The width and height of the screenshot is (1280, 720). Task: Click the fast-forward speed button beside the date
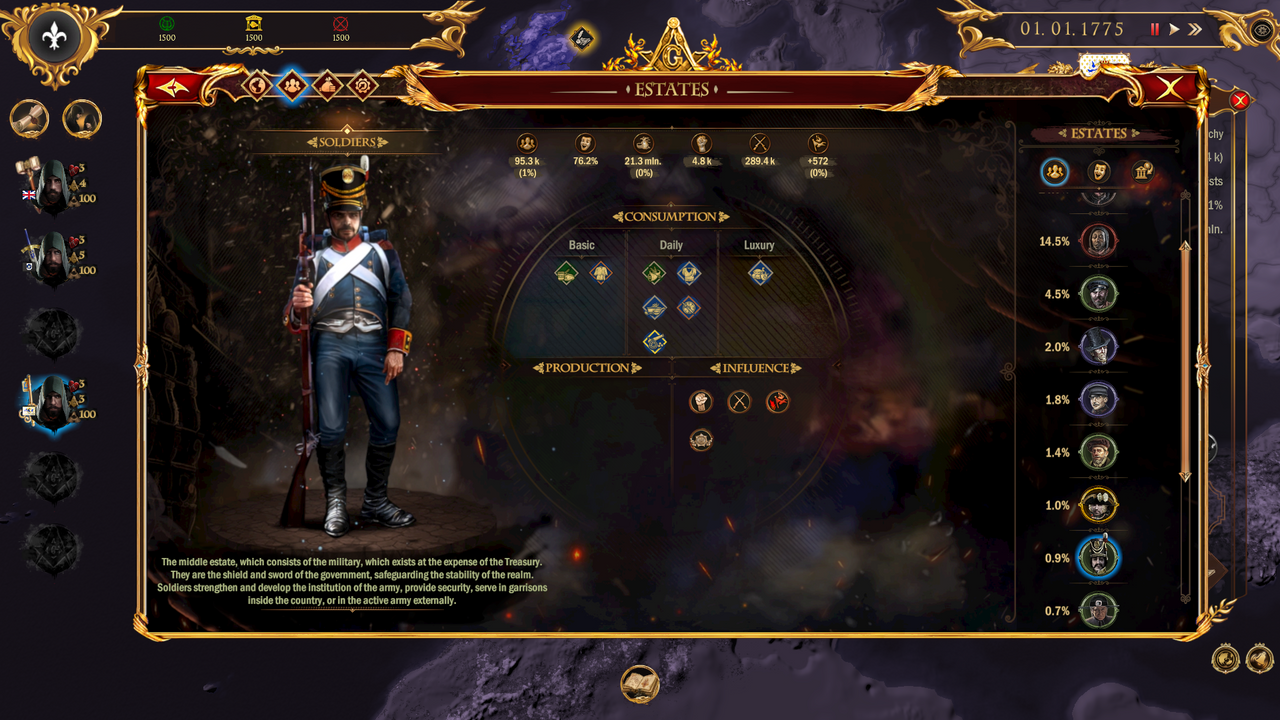[1196, 29]
